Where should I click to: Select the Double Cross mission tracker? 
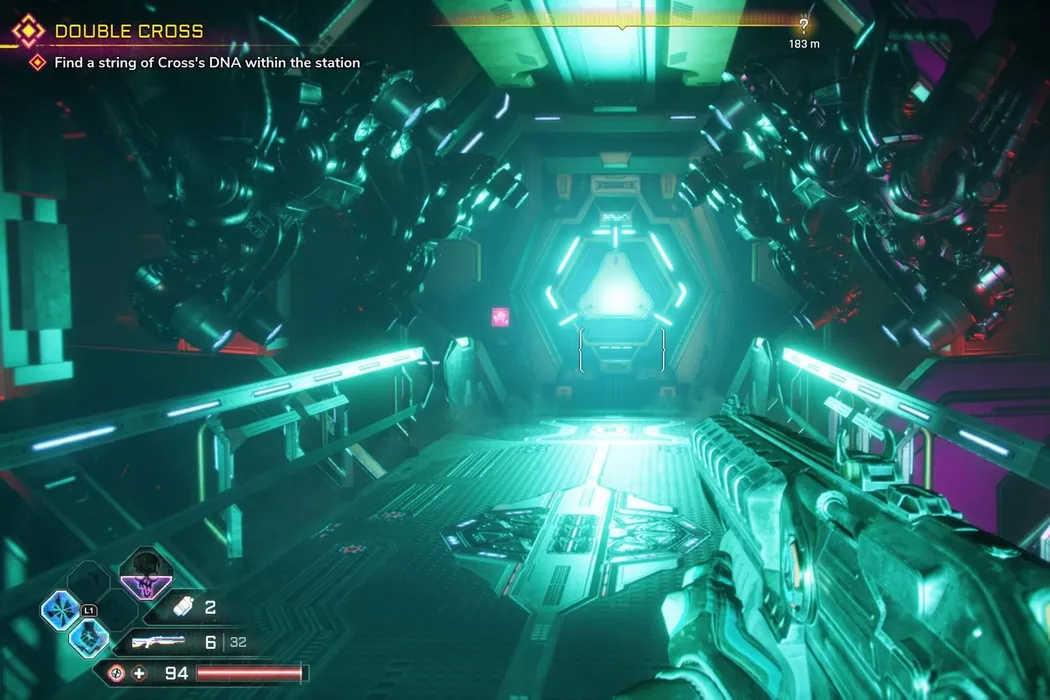coord(128,31)
